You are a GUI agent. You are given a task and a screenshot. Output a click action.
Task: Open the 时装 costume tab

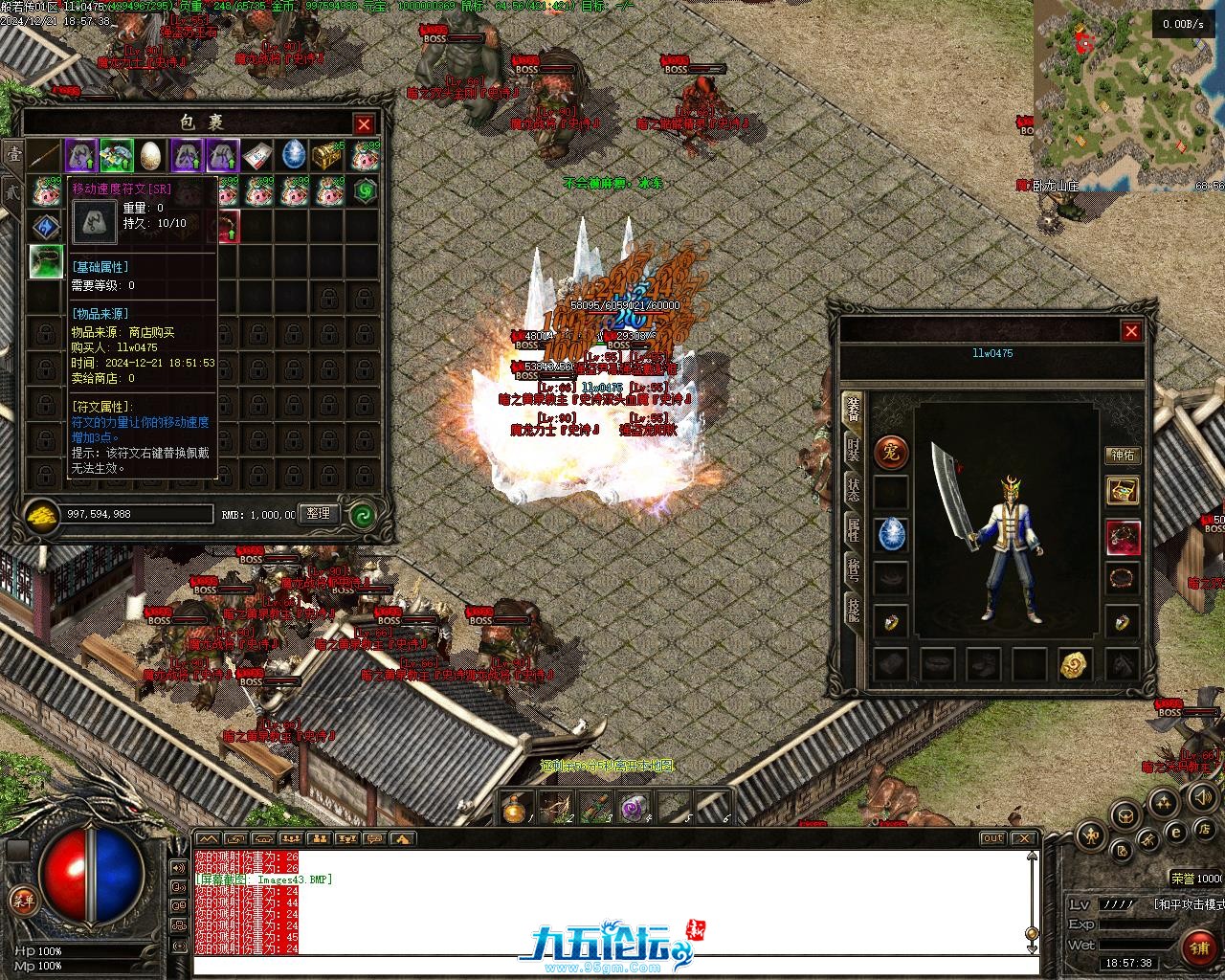pyautogui.click(x=852, y=450)
